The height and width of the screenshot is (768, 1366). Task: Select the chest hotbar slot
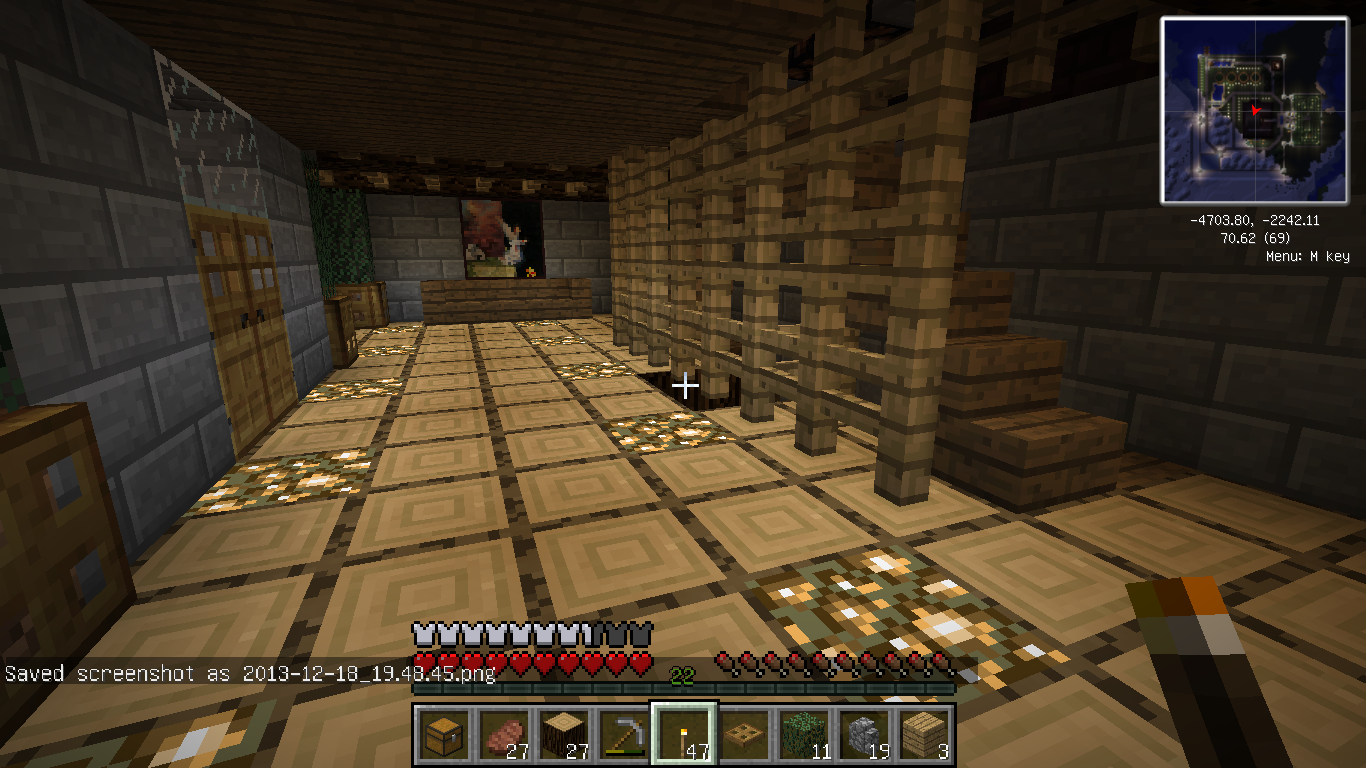click(441, 735)
